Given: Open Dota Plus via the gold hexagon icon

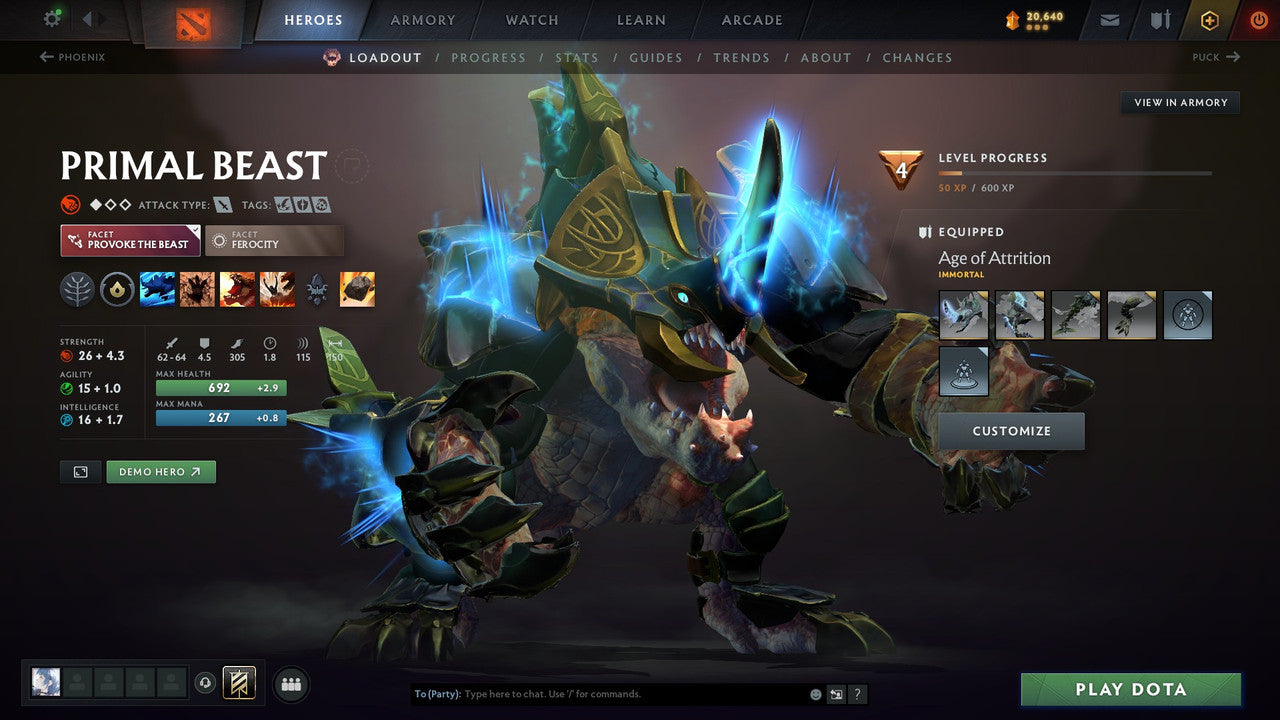Looking at the screenshot, I should 1209,19.
